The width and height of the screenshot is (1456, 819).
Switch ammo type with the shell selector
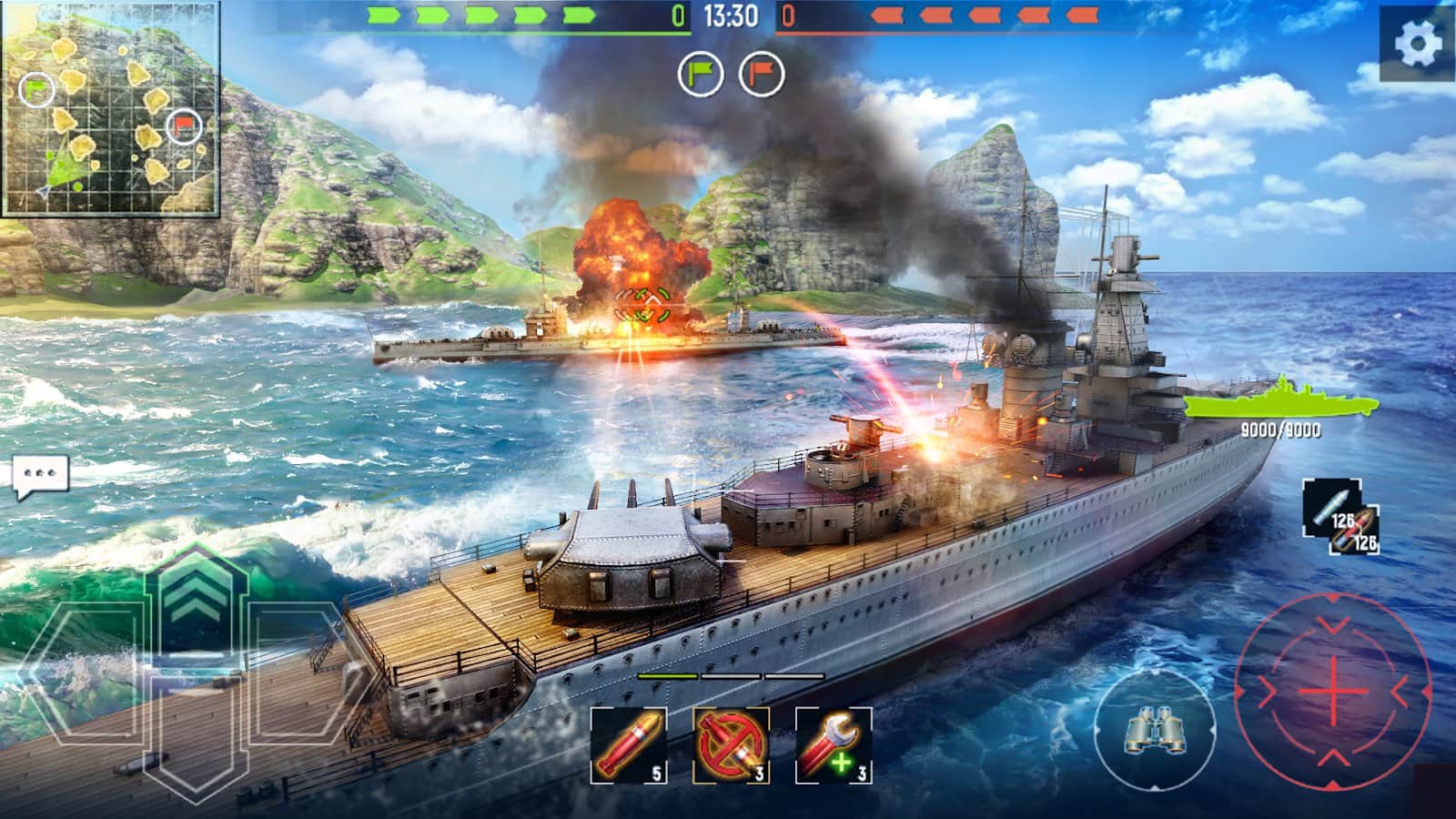1340,517
